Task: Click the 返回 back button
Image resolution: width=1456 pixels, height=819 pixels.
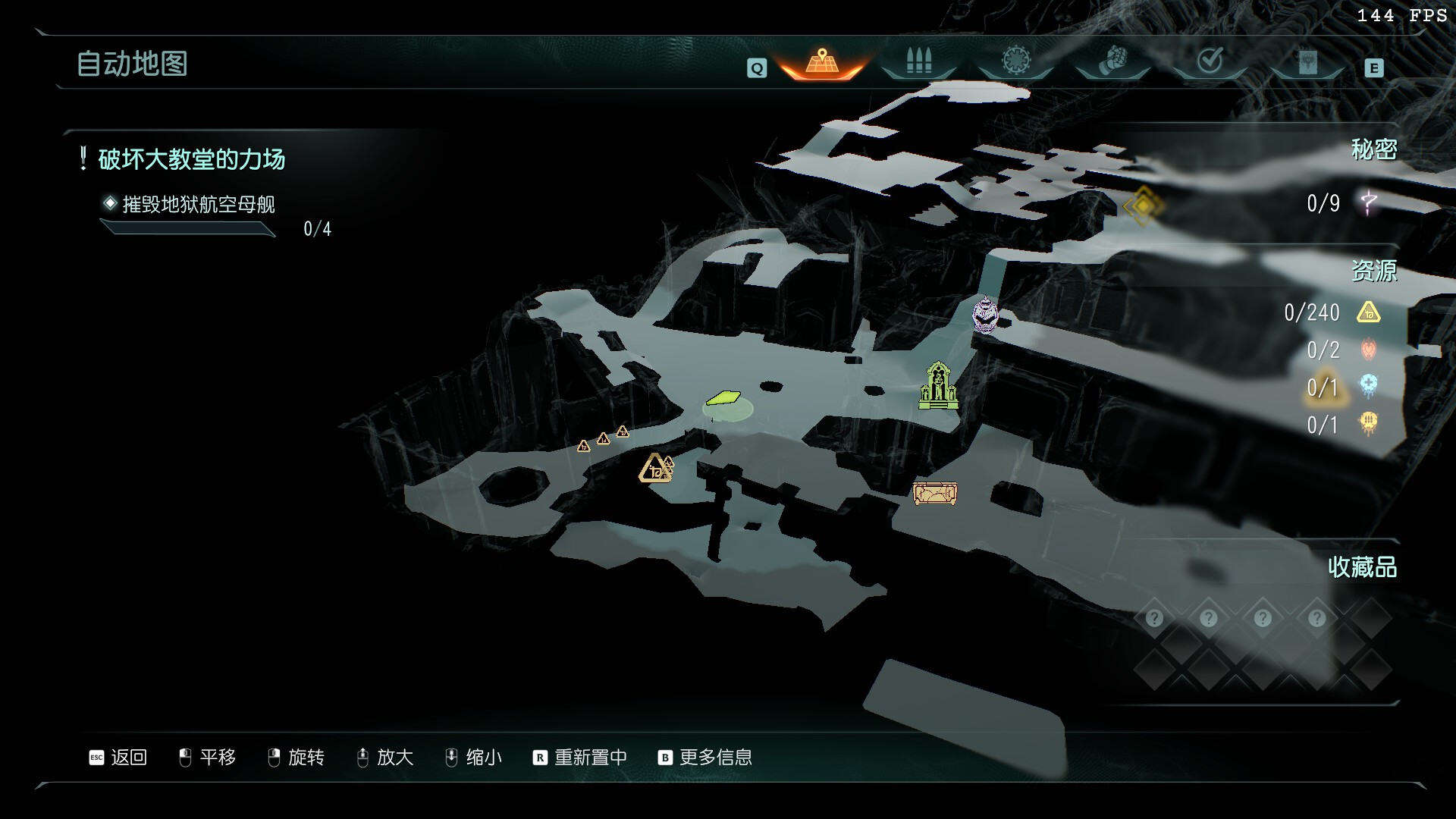Action: (x=118, y=758)
